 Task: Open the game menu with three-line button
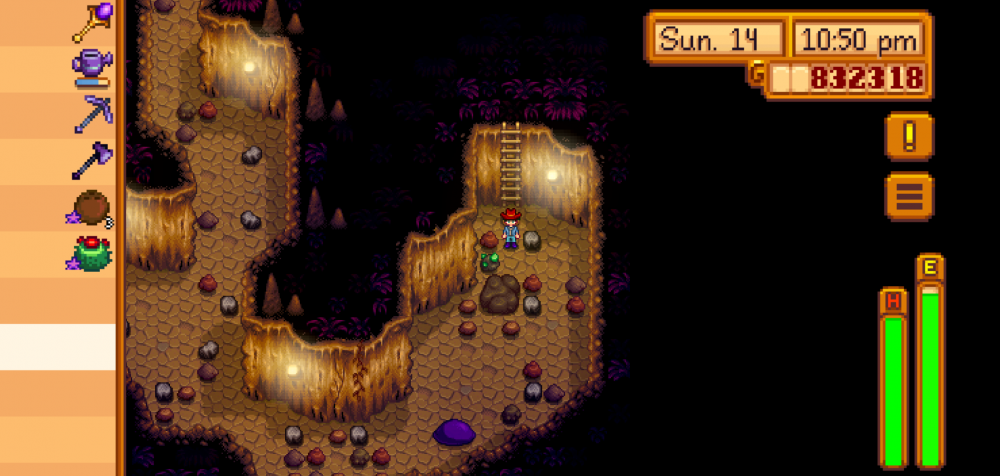[909, 196]
